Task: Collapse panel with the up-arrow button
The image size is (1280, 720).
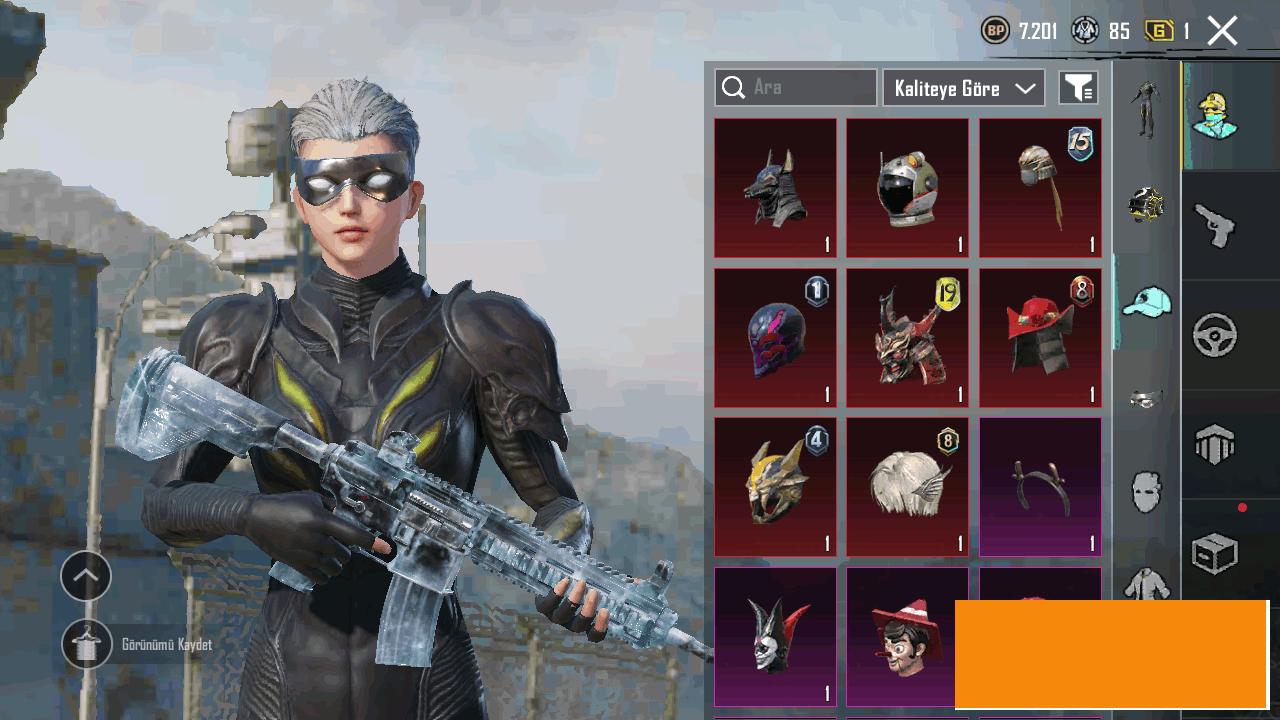Action: tap(86, 576)
